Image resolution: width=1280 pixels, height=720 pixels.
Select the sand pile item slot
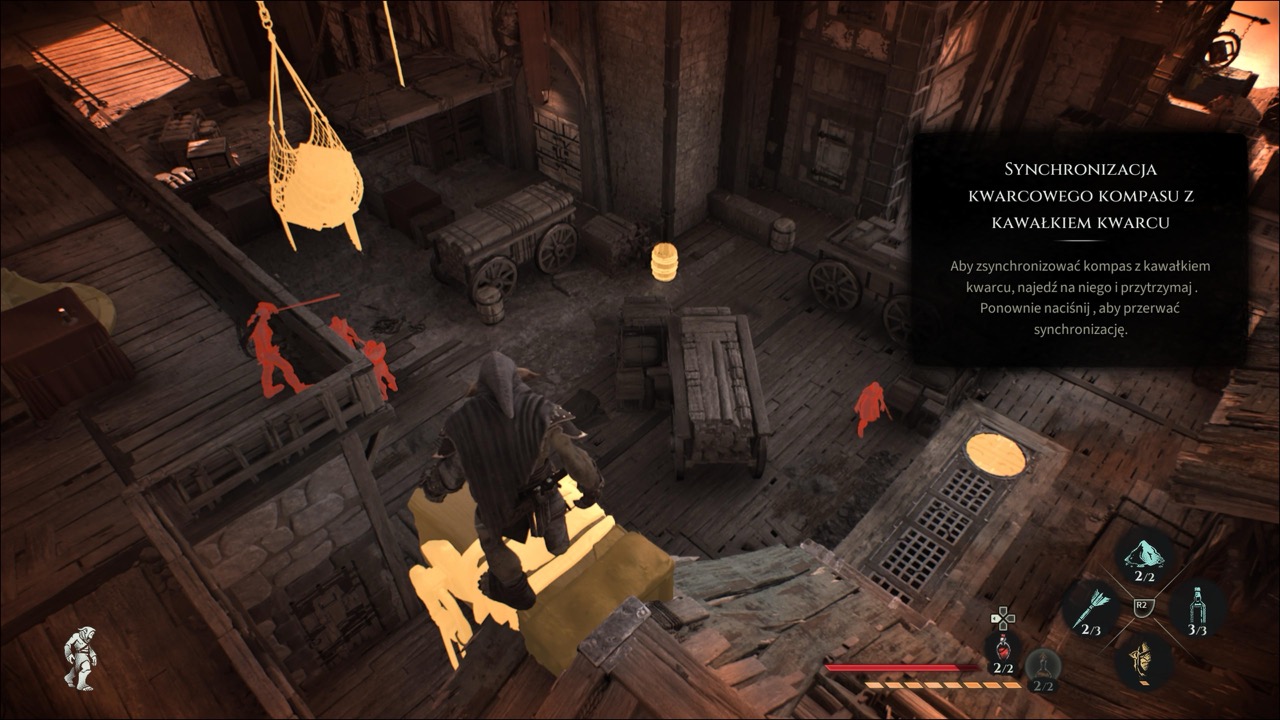pyautogui.click(x=1145, y=556)
